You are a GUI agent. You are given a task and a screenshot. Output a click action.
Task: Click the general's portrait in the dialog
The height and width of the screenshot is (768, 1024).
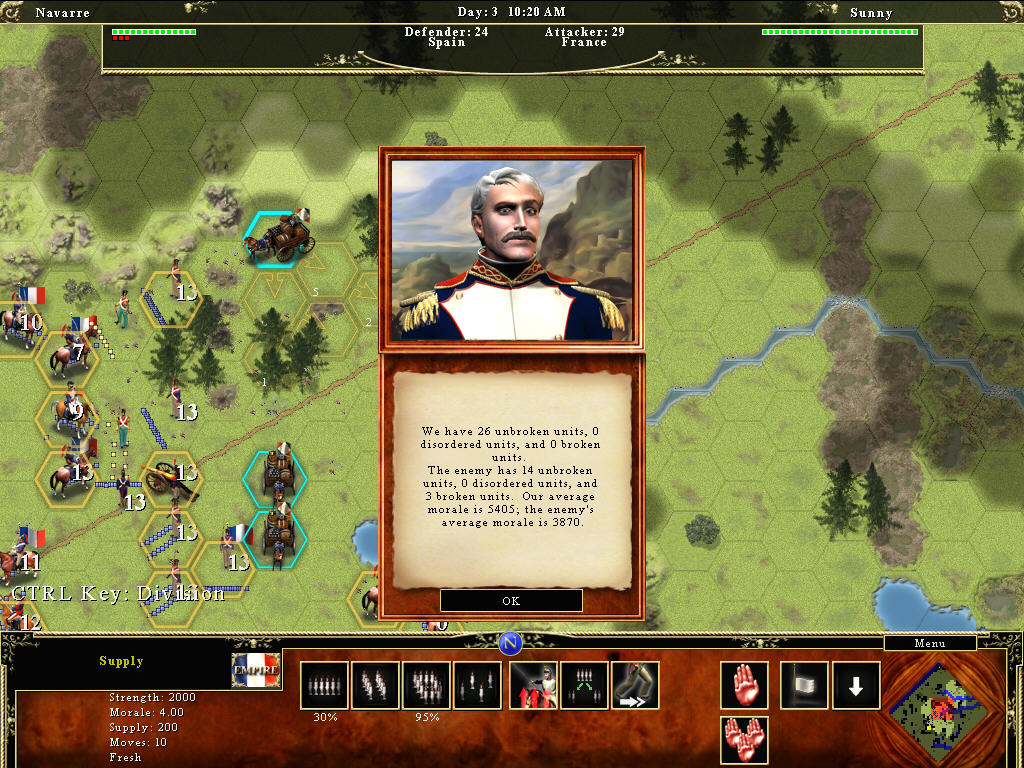tap(511, 249)
